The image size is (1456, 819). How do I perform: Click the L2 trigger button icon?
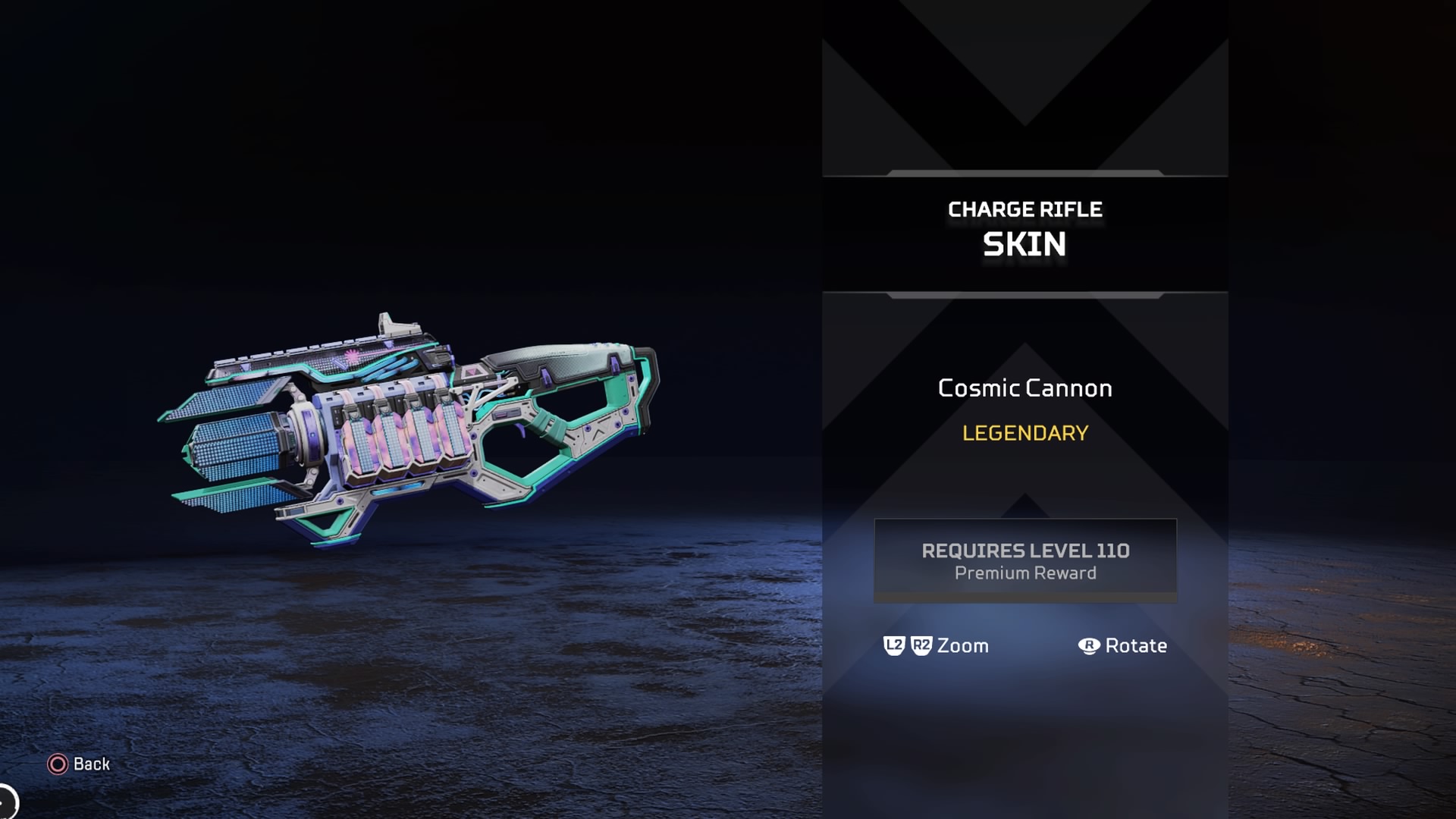(x=893, y=645)
